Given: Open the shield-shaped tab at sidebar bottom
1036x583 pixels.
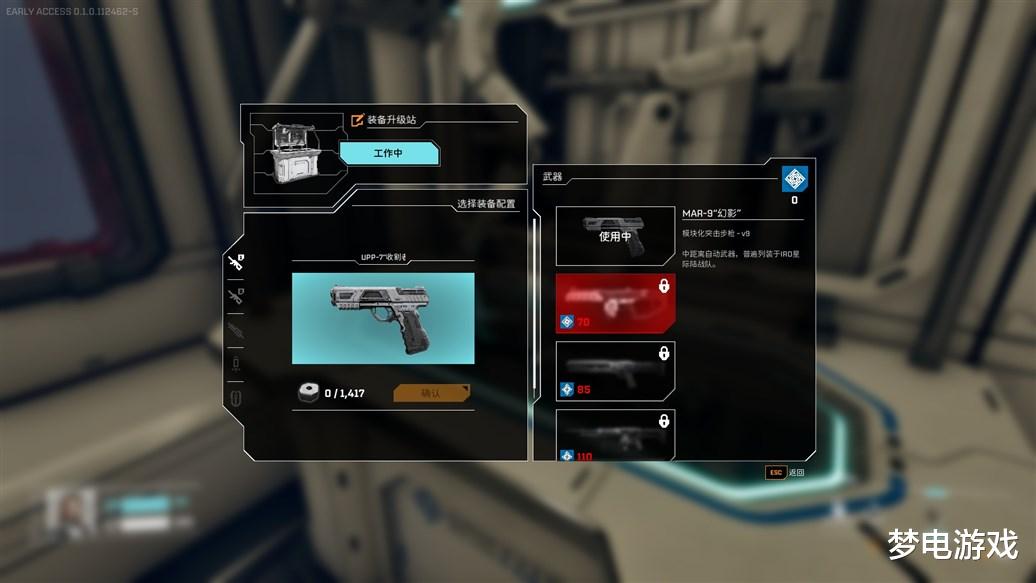Looking at the screenshot, I should click(235, 397).
